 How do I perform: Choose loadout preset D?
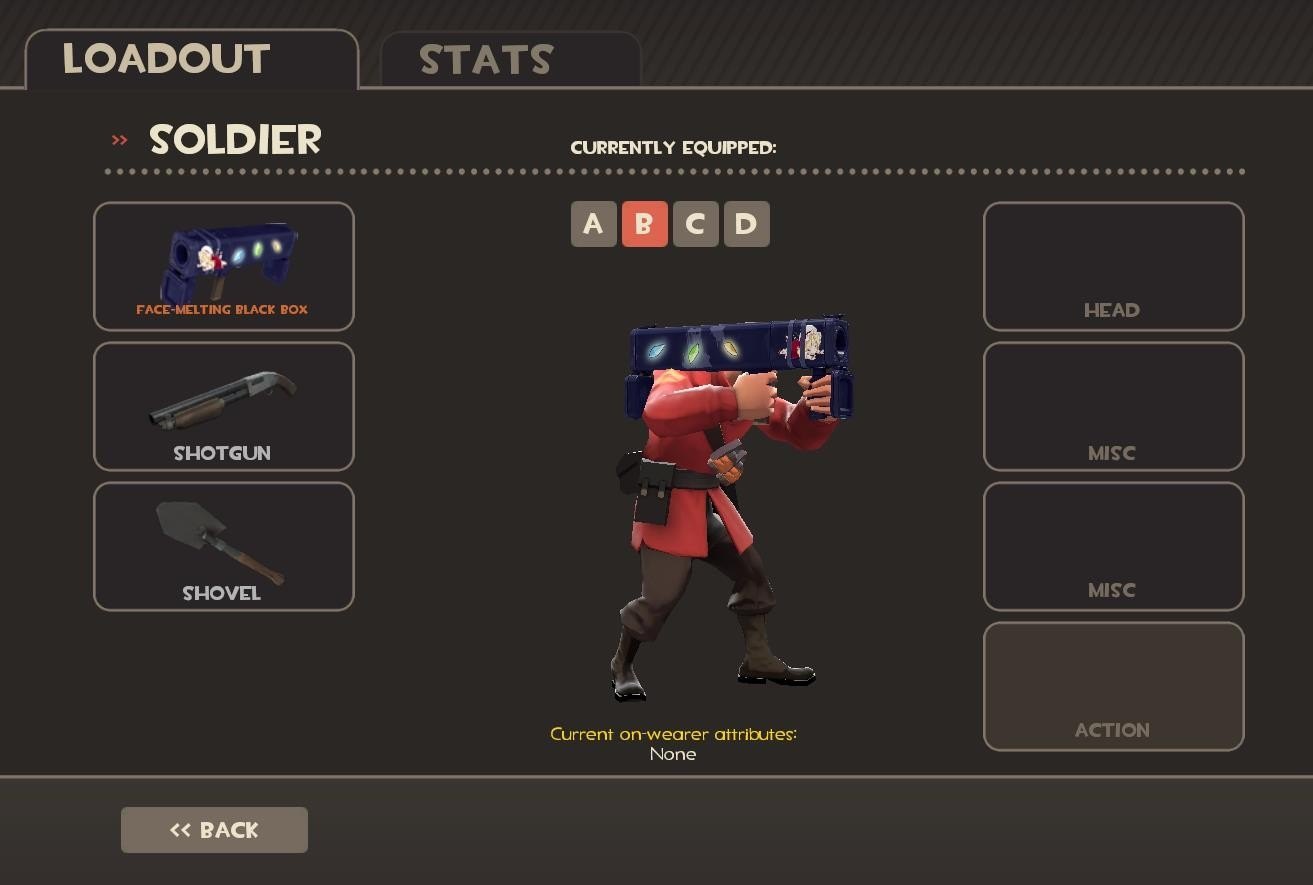746,224
